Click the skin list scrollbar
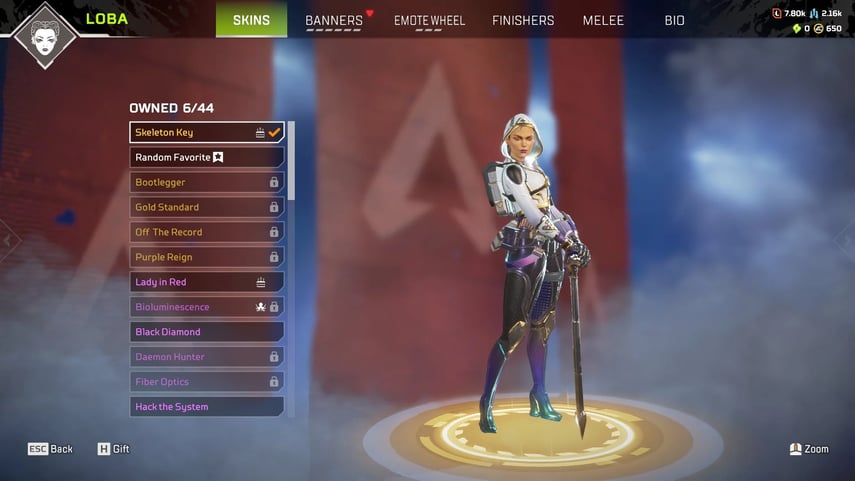855x481 pixels. (291, 160)
